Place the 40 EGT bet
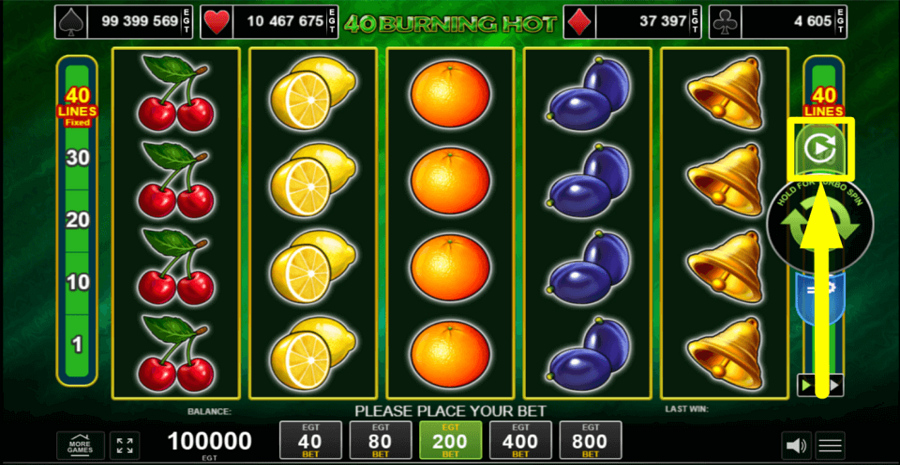Screen dimensions: 900x465 point(310,440)
